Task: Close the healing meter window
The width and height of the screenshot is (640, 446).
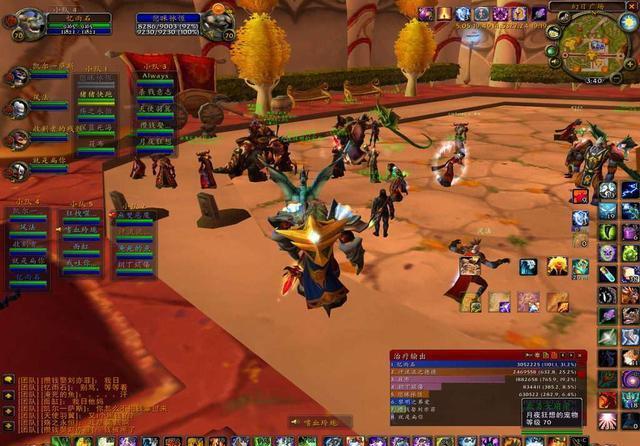Action: coord(578,355)
